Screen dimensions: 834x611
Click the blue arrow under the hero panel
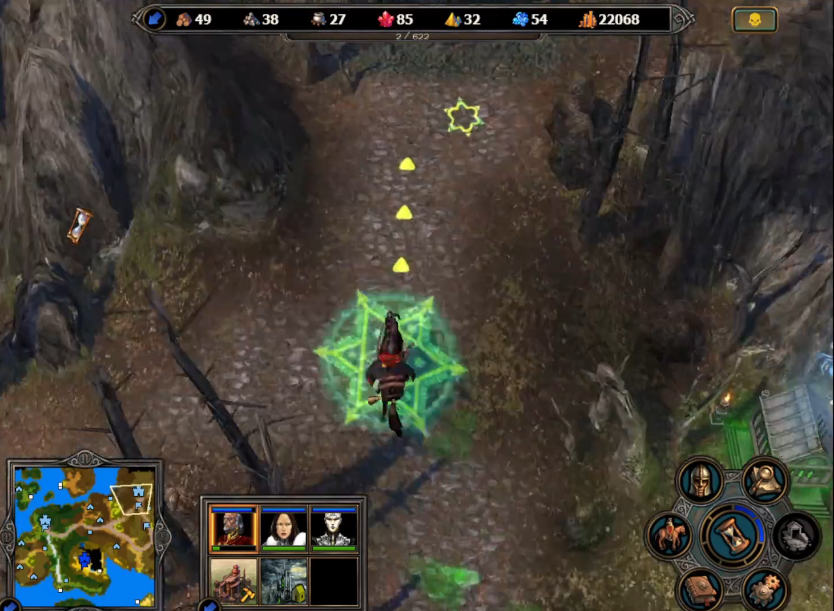pos(209,605)
